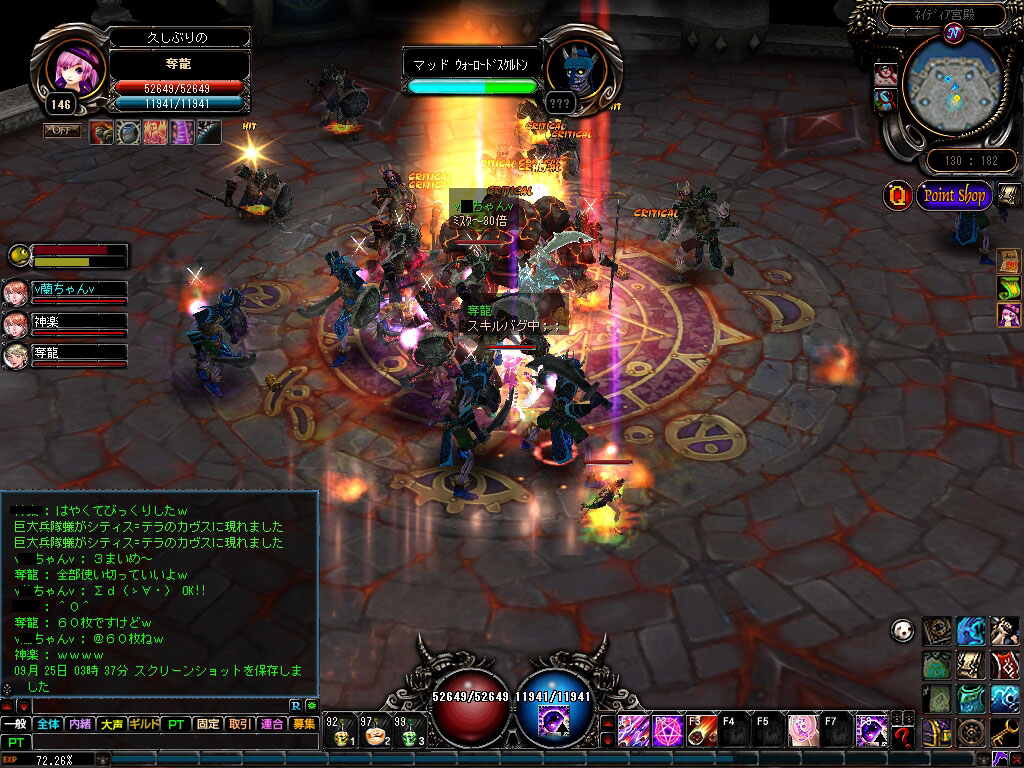Select the 取引 trade chat tab
1024x768 pixels.
pyautogui.click(x=239, y=724)
